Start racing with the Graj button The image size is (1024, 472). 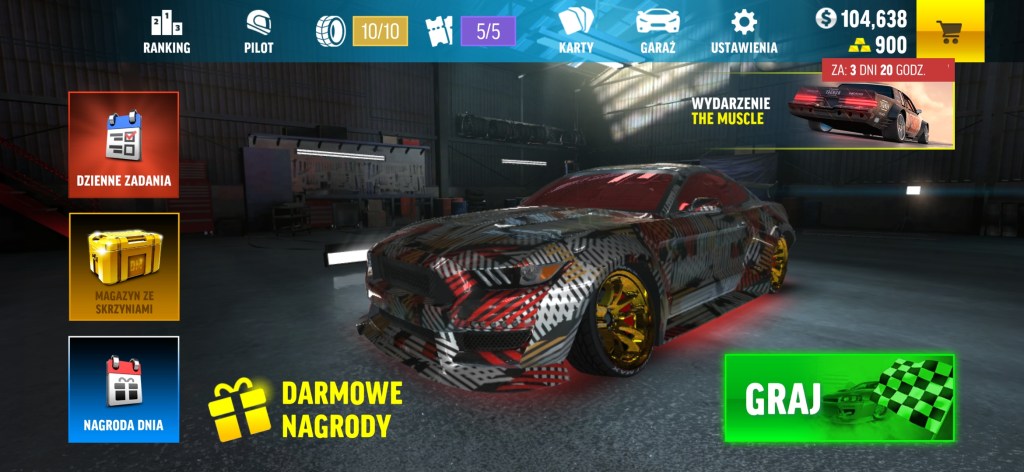[839, 398]
